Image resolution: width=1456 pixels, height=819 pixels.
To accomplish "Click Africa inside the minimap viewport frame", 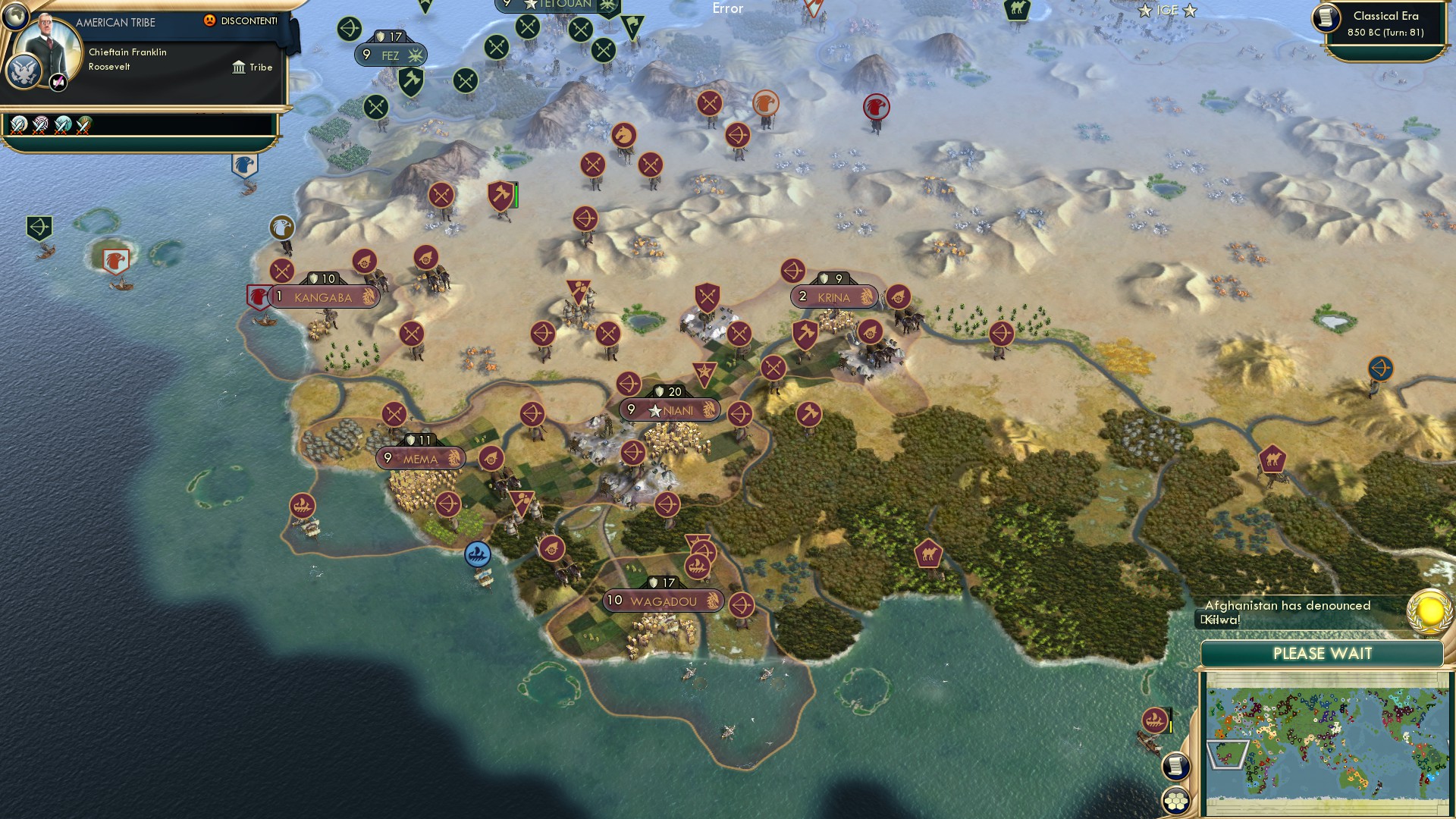I will pos(1230,755).
